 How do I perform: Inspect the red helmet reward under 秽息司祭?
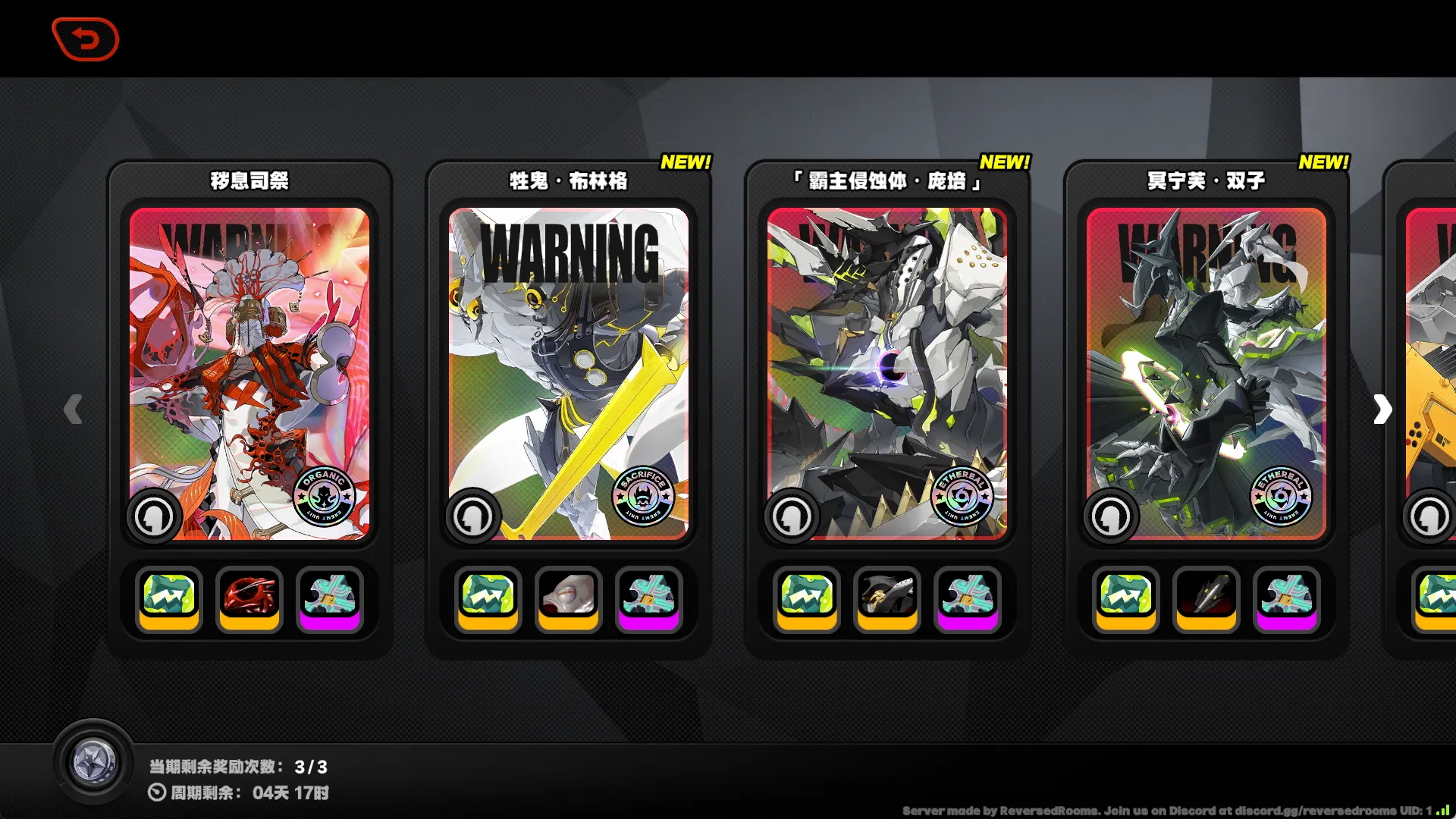[x=249, y=598]
